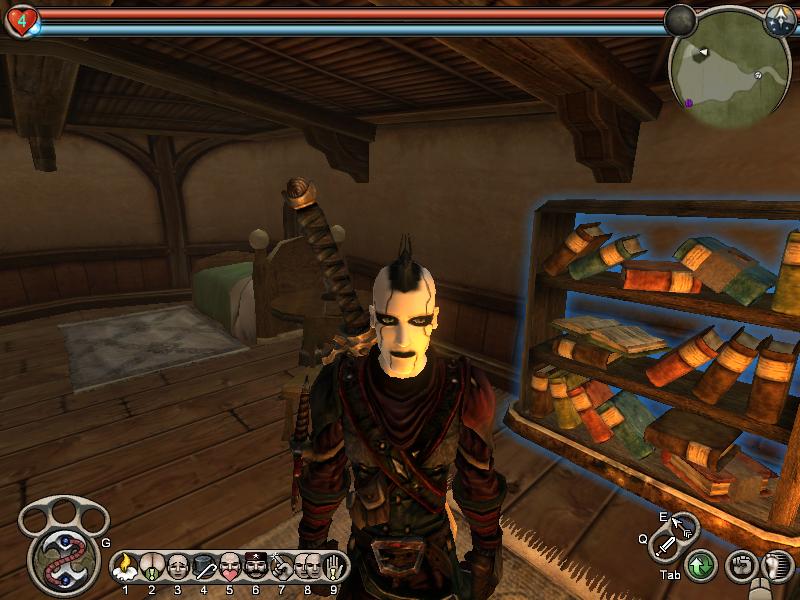
Task: Equip the arrow ranged weapon icon
Action: tap(685, 523)
